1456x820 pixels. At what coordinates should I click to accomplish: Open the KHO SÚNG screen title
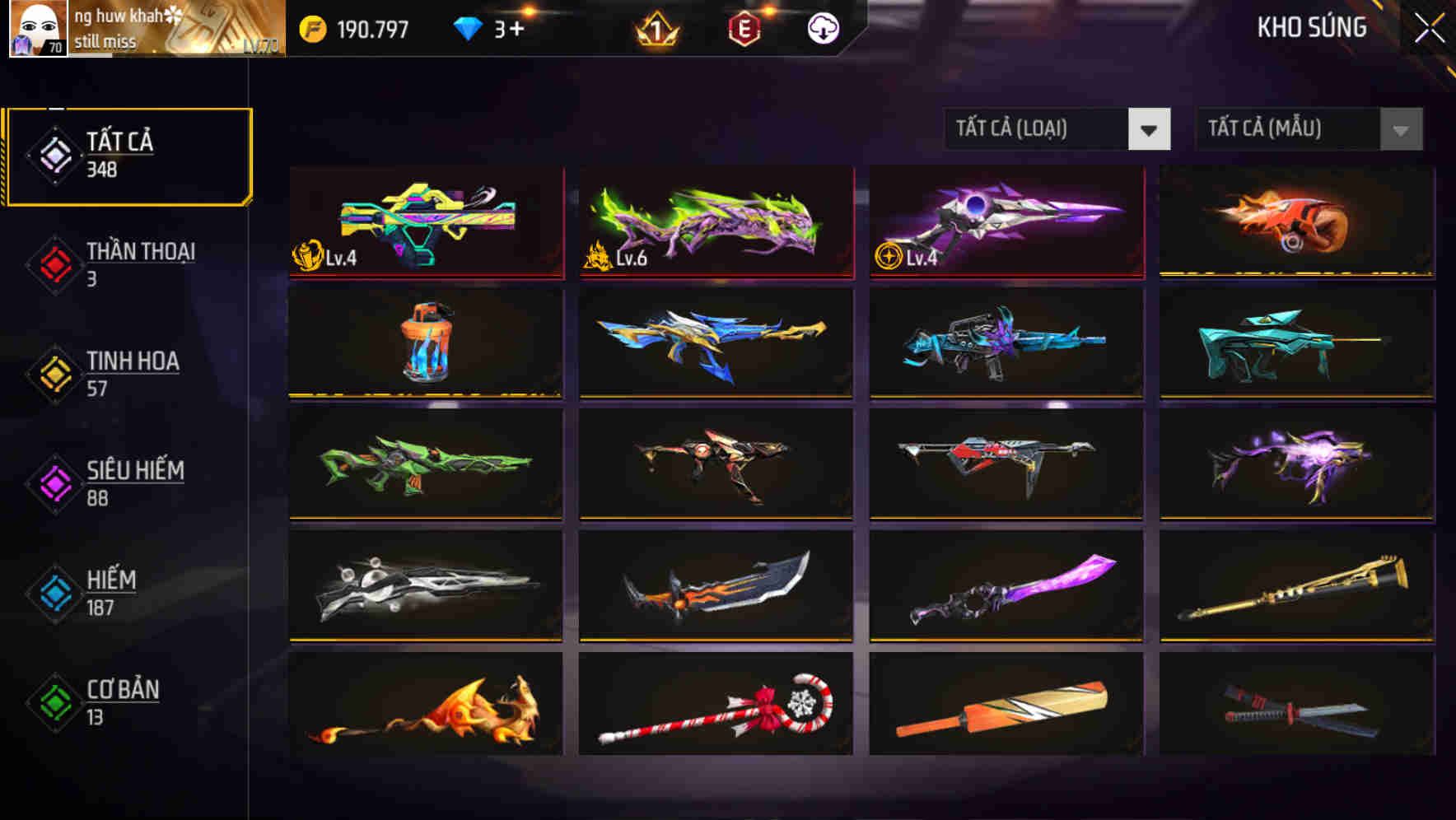(1311, 27)
